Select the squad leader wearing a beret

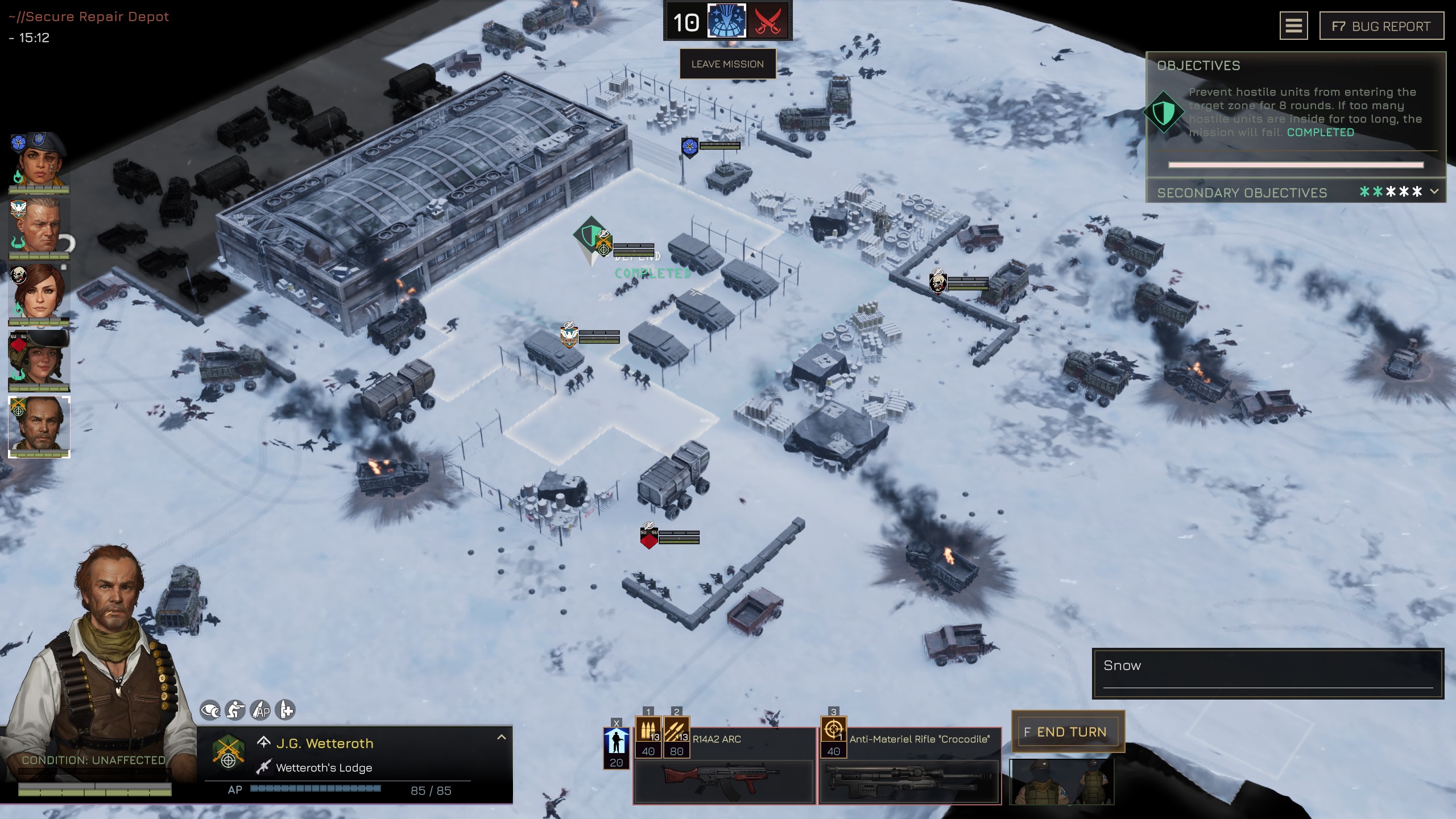[39, 160]
